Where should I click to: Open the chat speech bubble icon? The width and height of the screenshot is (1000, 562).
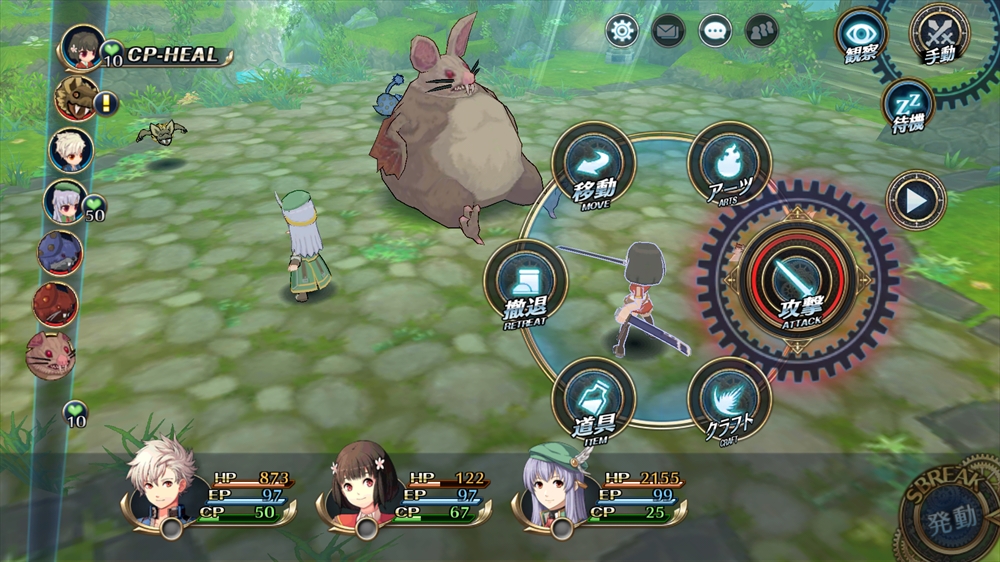(714, 31)
